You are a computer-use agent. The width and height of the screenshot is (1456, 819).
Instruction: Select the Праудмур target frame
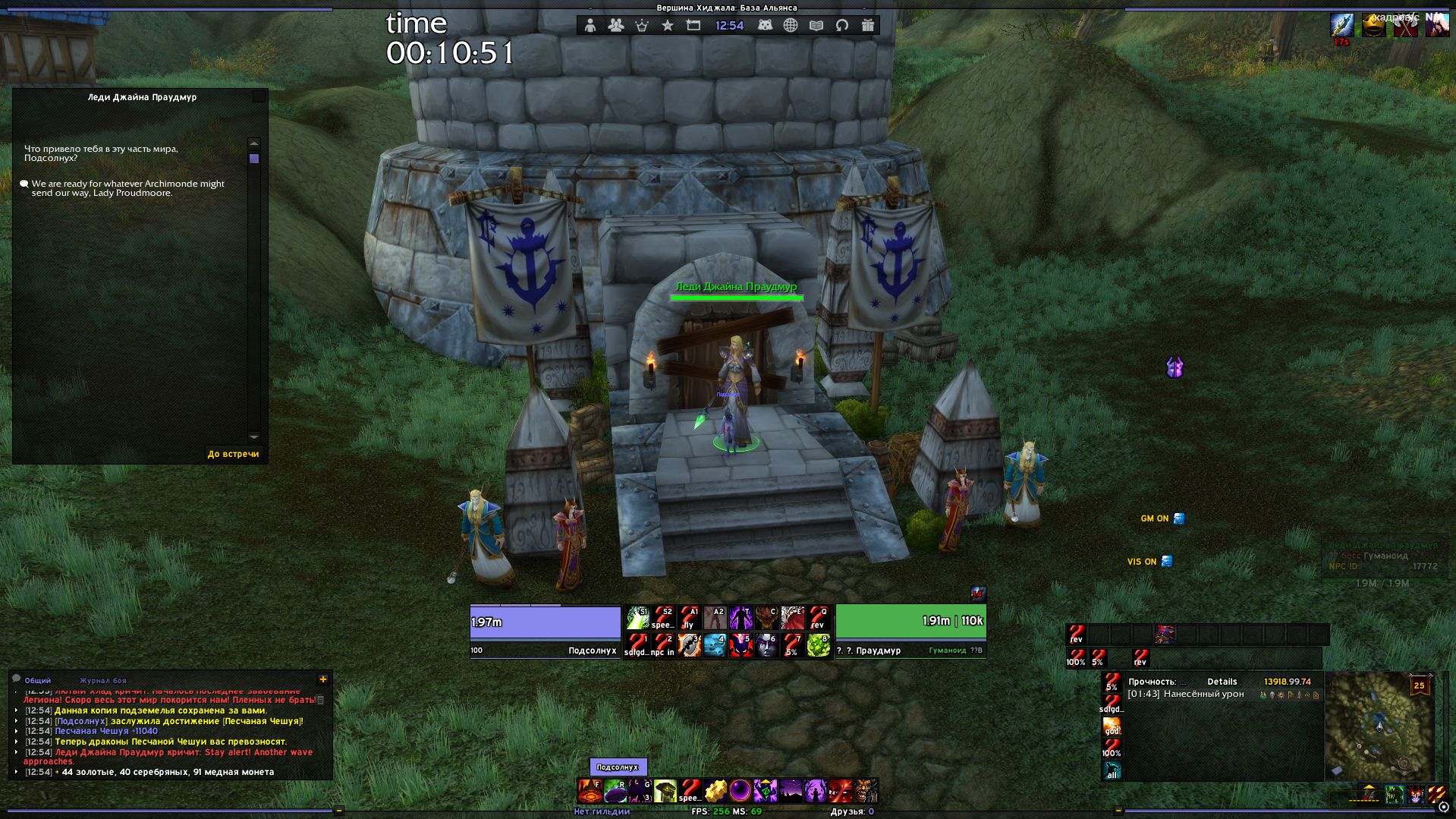[x=910, y=631]
